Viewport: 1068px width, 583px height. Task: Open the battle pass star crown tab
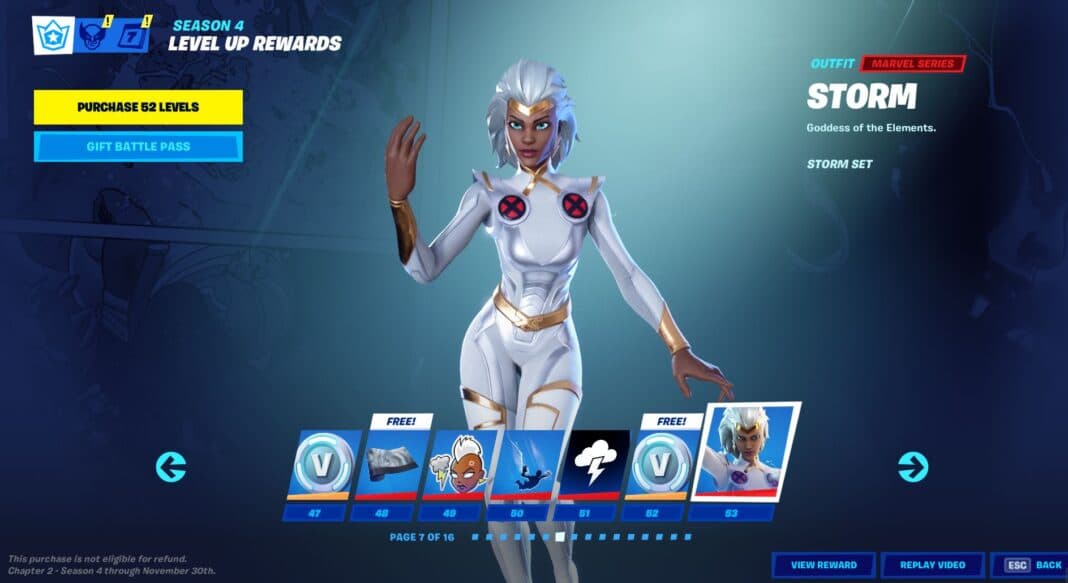[x=51, y=36]
